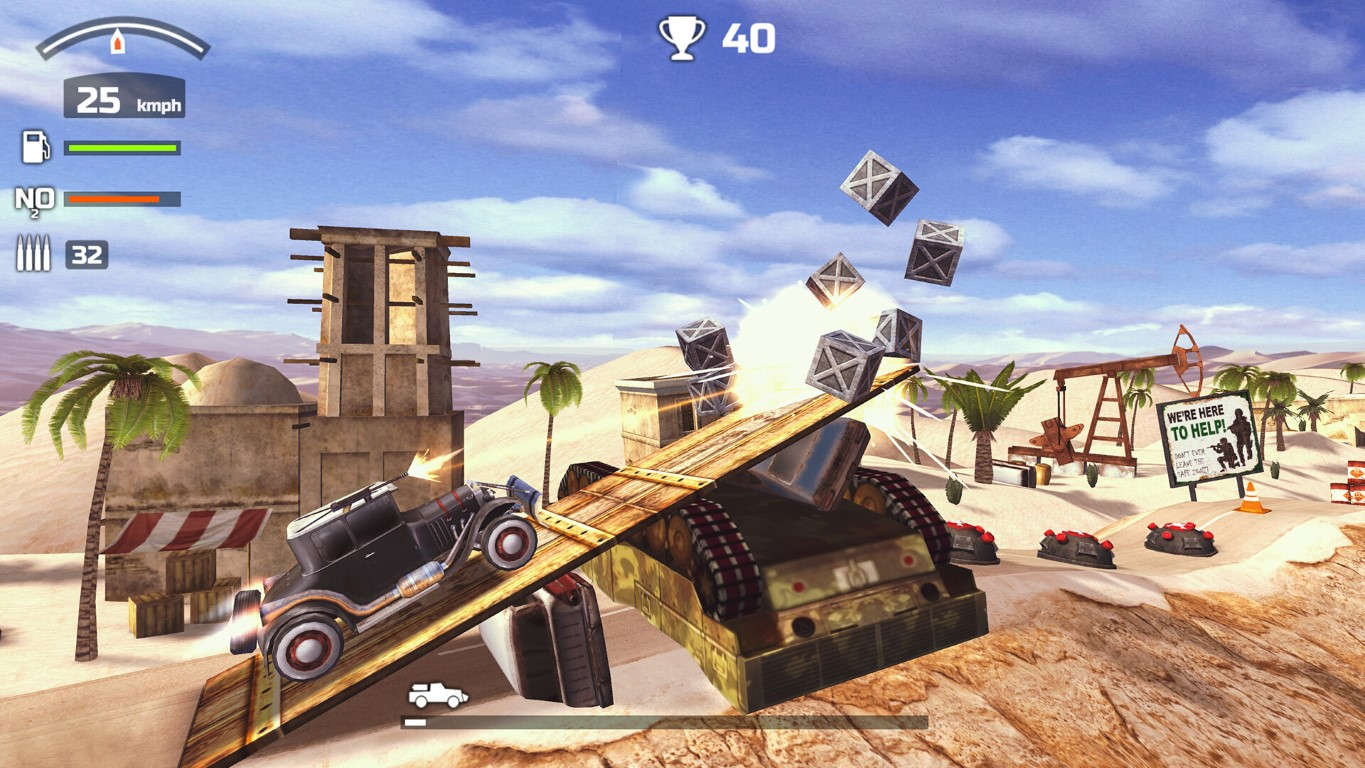Toggle the speed unit on the kmph display

(157, 103)
